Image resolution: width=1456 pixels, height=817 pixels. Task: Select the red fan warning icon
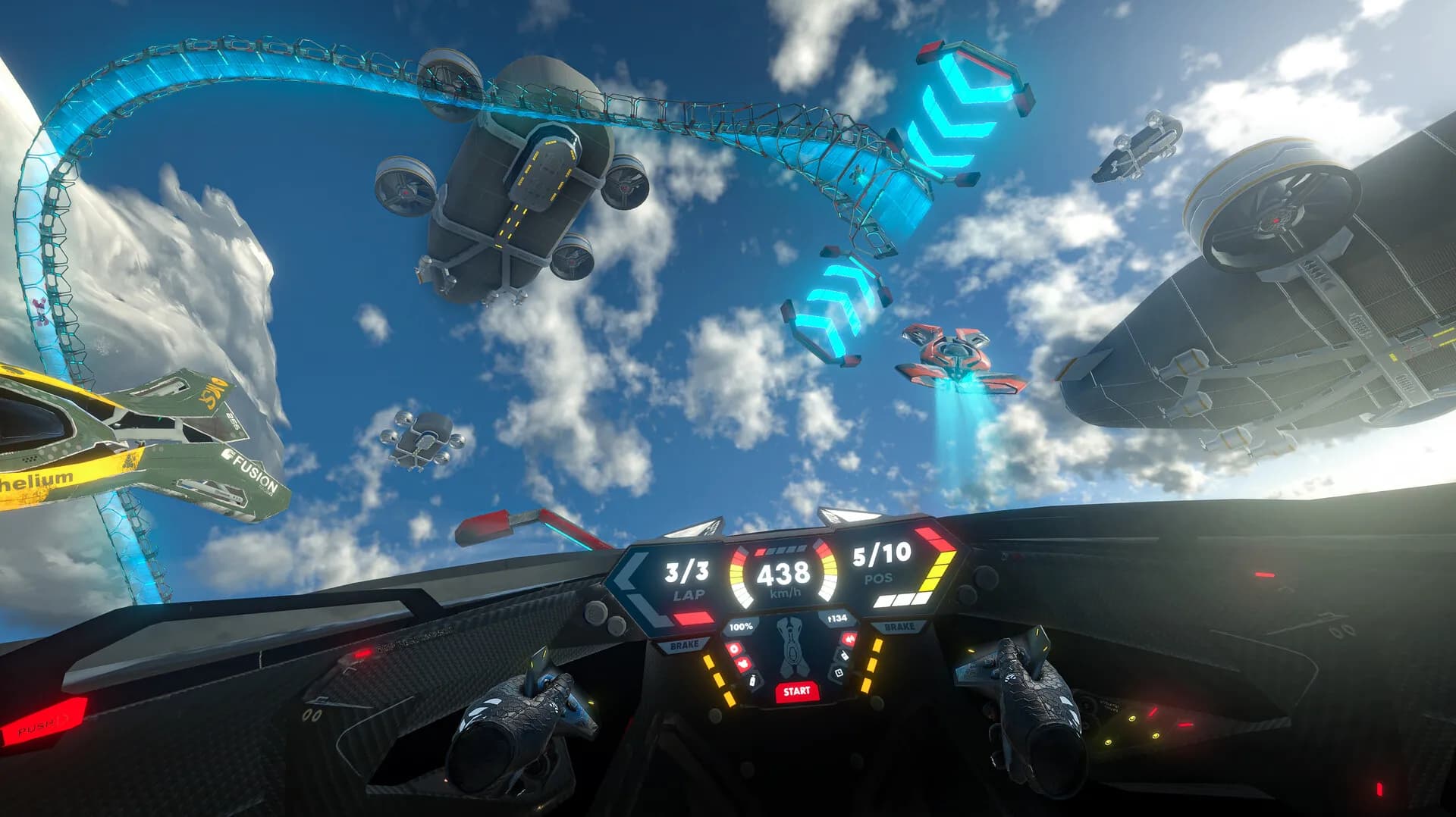point(733,650)
